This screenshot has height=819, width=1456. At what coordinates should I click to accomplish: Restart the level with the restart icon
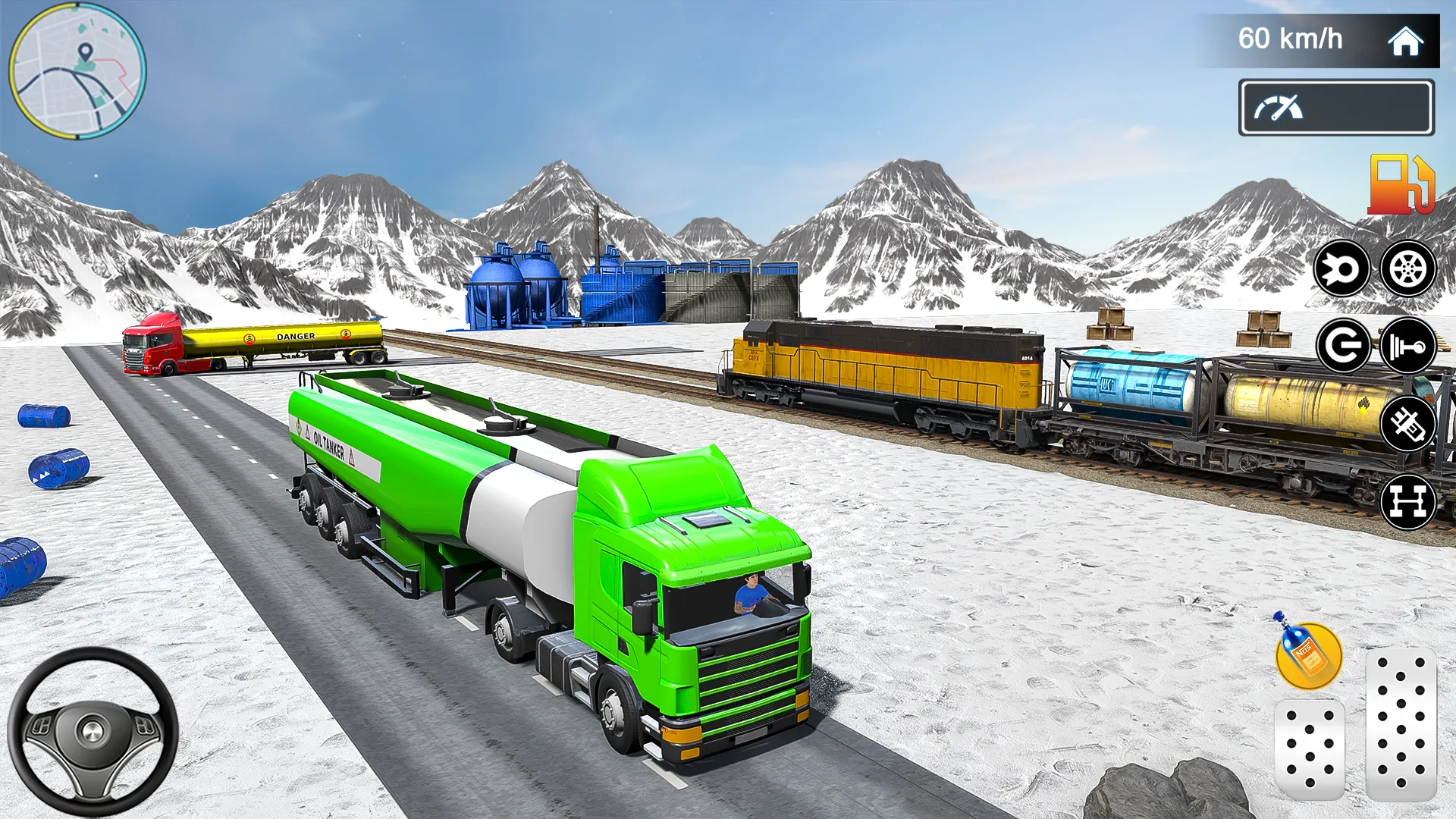pos(1342,345)
